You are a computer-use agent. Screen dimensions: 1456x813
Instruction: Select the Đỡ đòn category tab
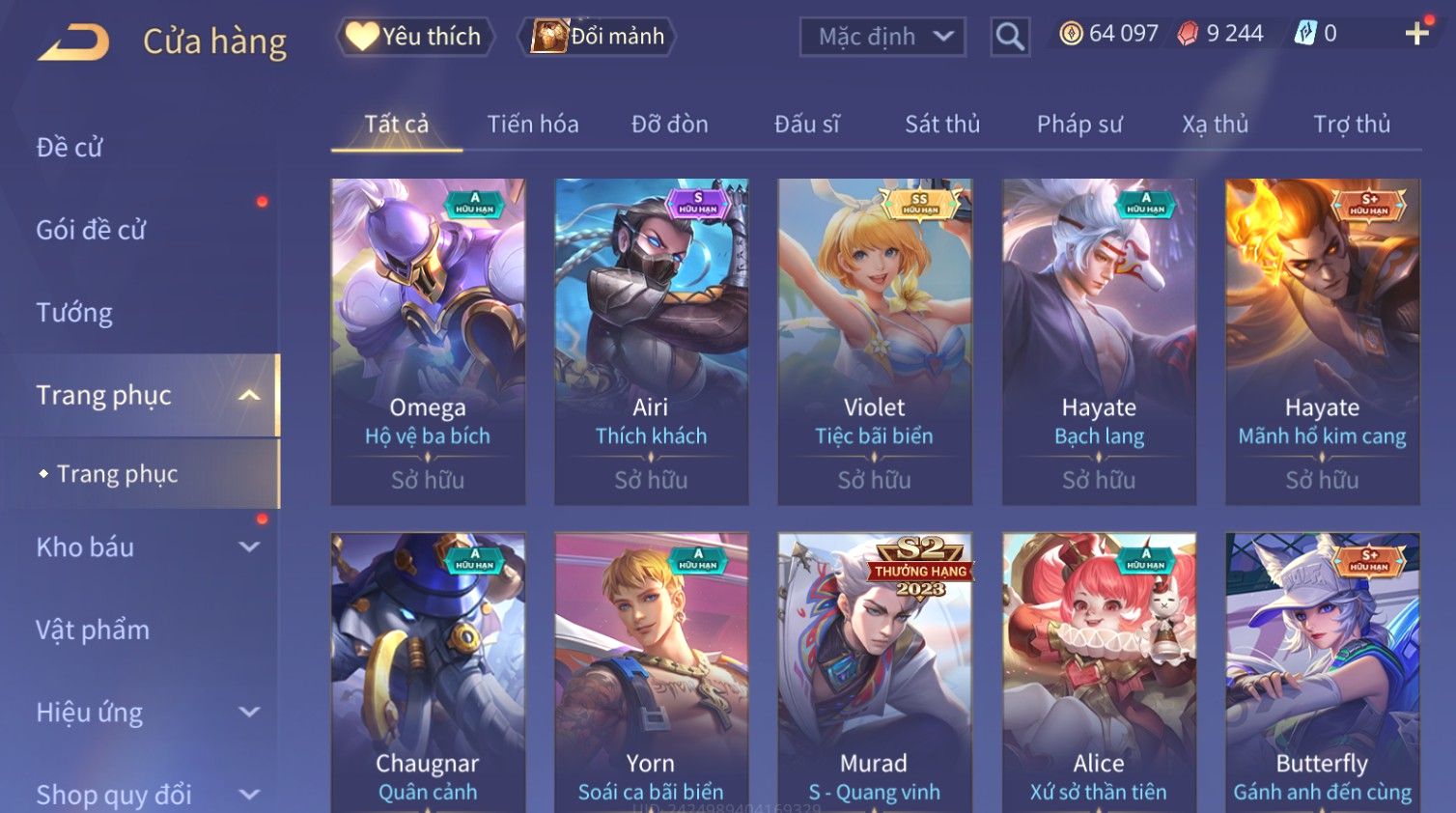670,125
